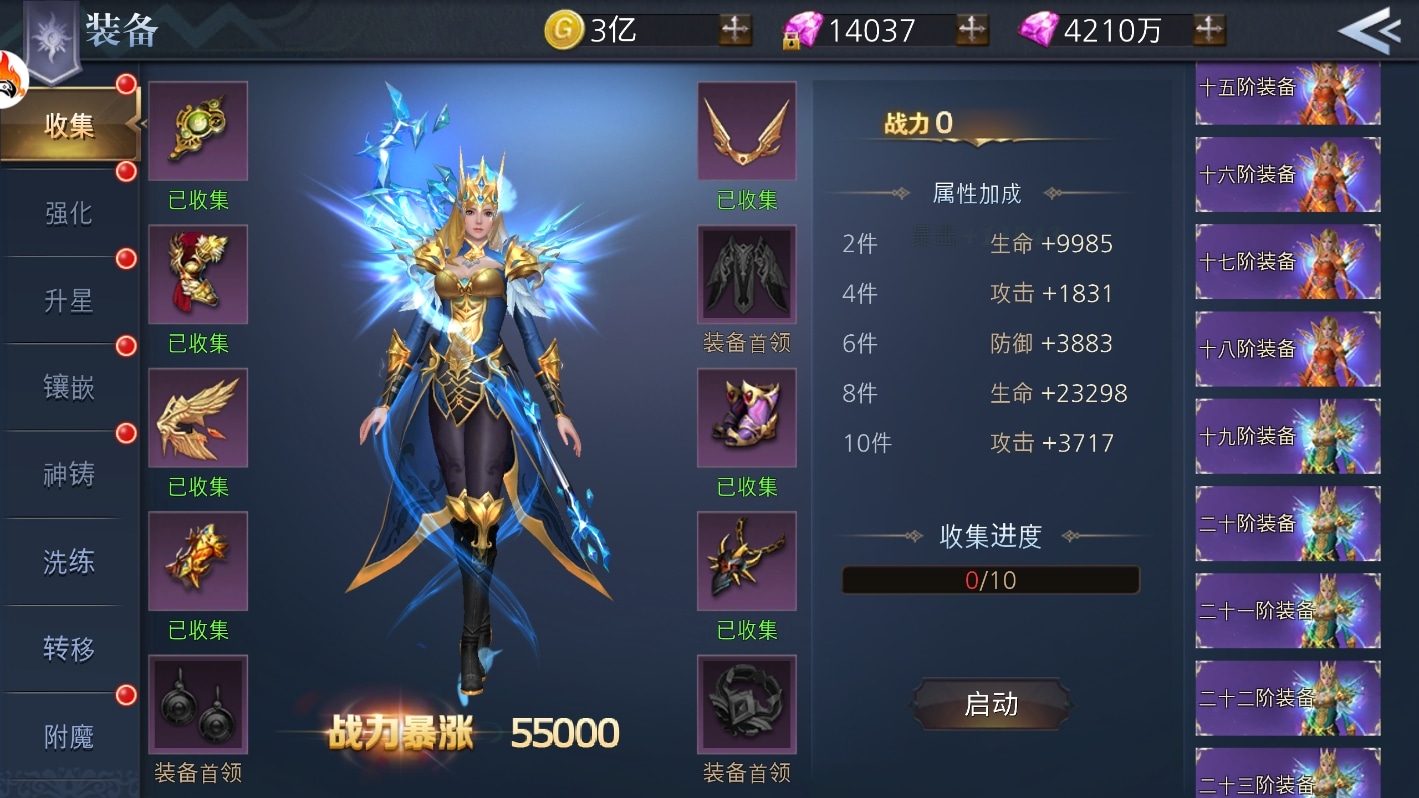Viewport: 1419px width, 798px height.
Task: Select the green pendant equipment slot
Action: click(198, 131)
